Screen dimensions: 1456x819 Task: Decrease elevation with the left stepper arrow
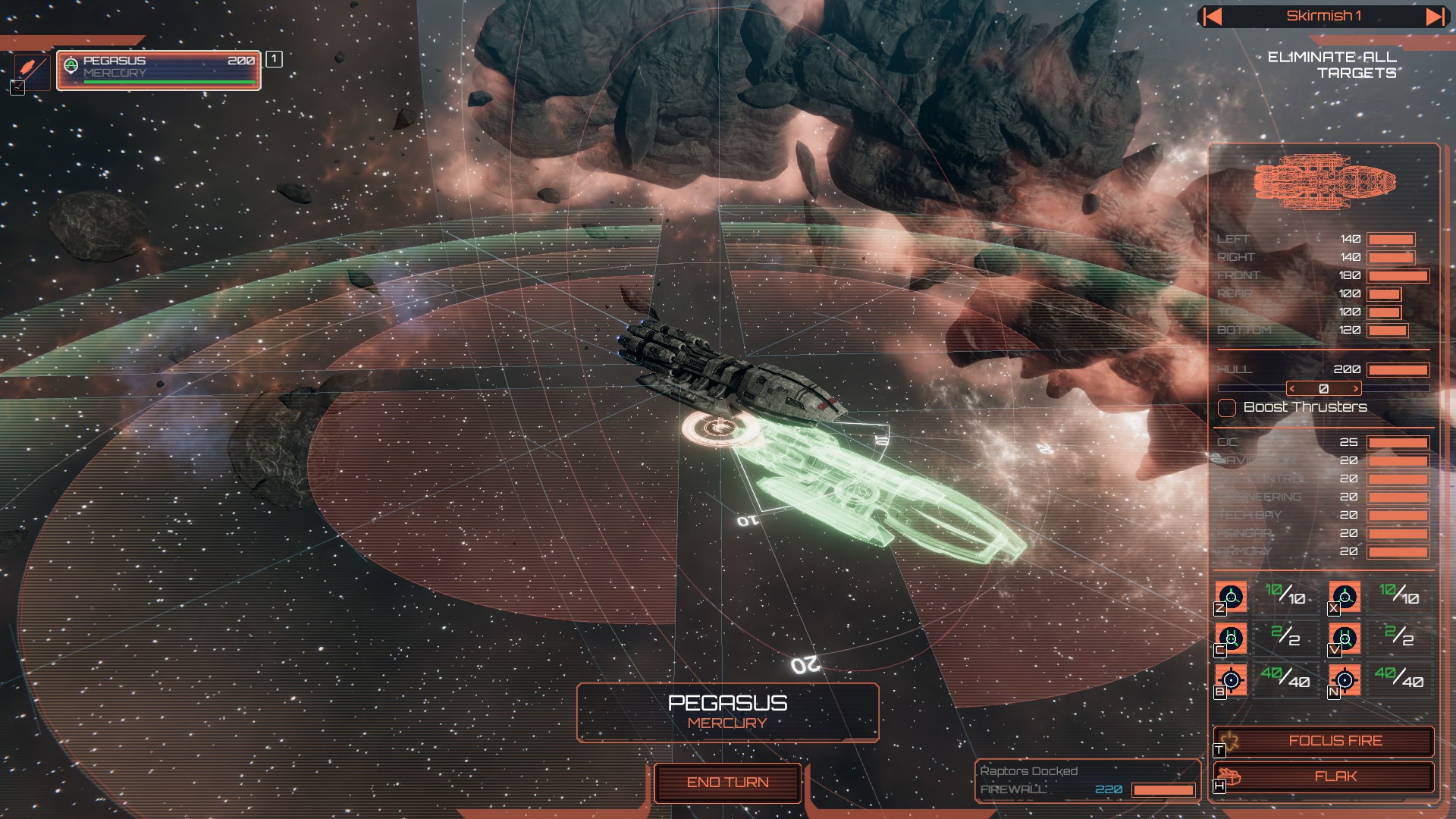[x=1292, y=389]
